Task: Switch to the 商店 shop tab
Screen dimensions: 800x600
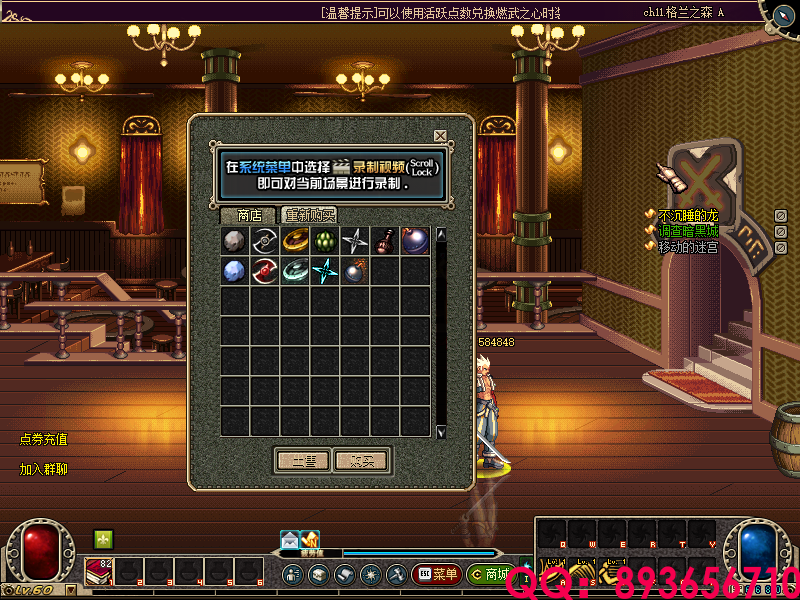Action: [249, 215]
